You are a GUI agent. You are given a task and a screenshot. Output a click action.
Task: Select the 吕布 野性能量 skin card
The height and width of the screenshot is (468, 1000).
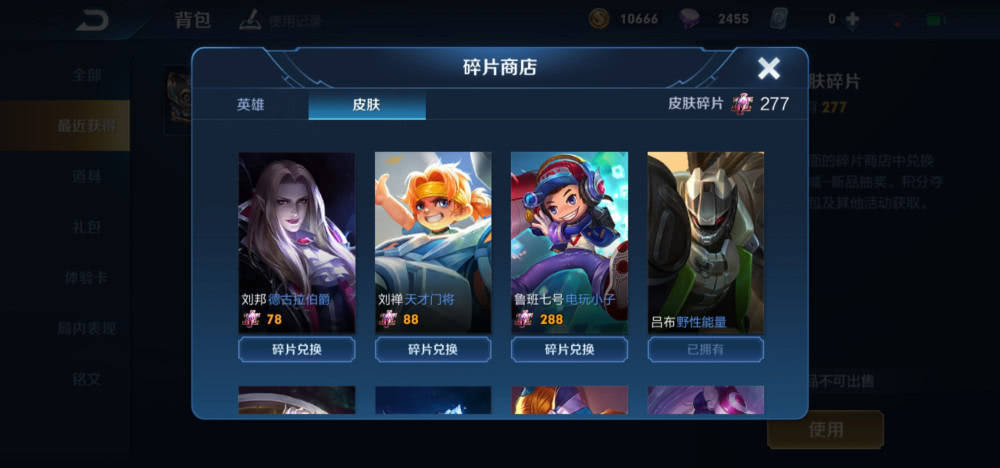click(x=705, y=240)
